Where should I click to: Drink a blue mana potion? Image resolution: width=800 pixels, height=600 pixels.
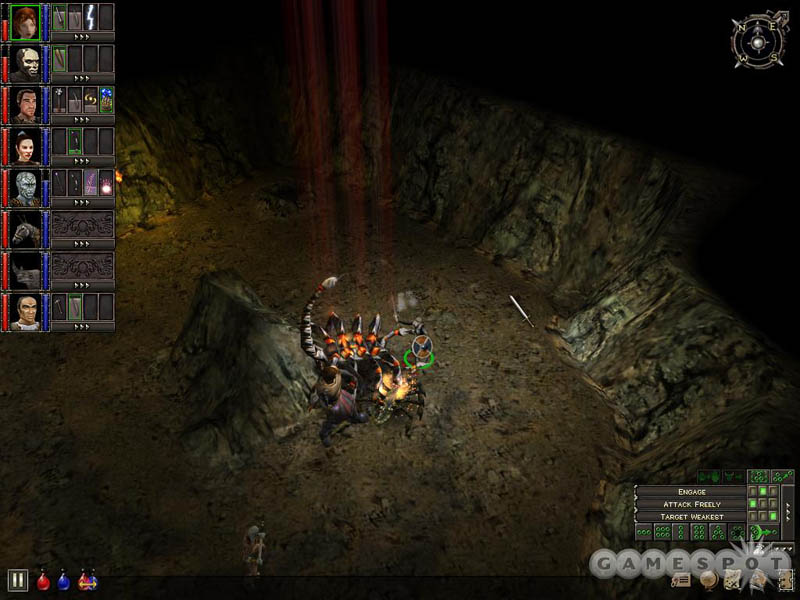click(64, 581)
